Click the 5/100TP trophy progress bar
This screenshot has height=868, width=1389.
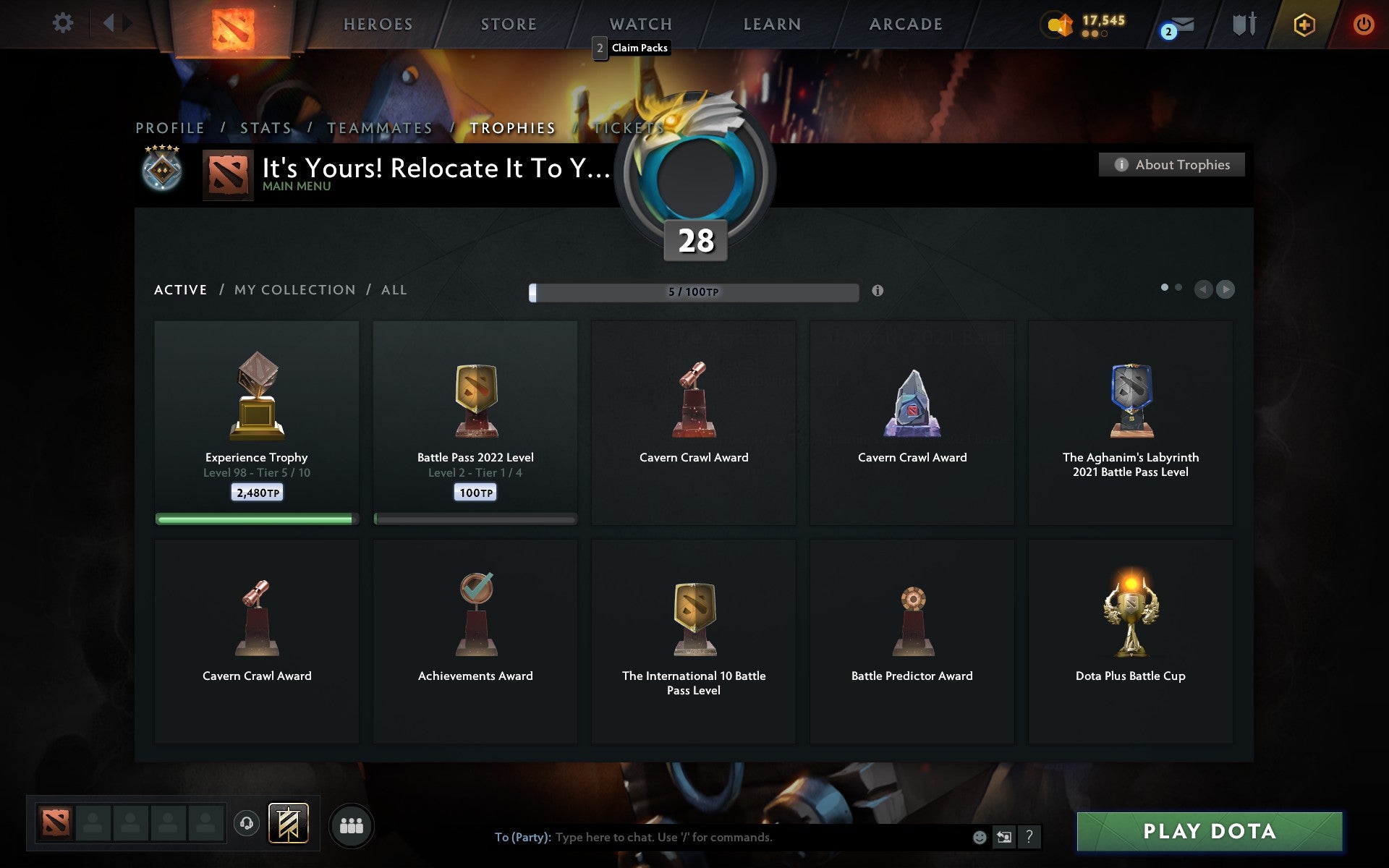tap(694, 291)
